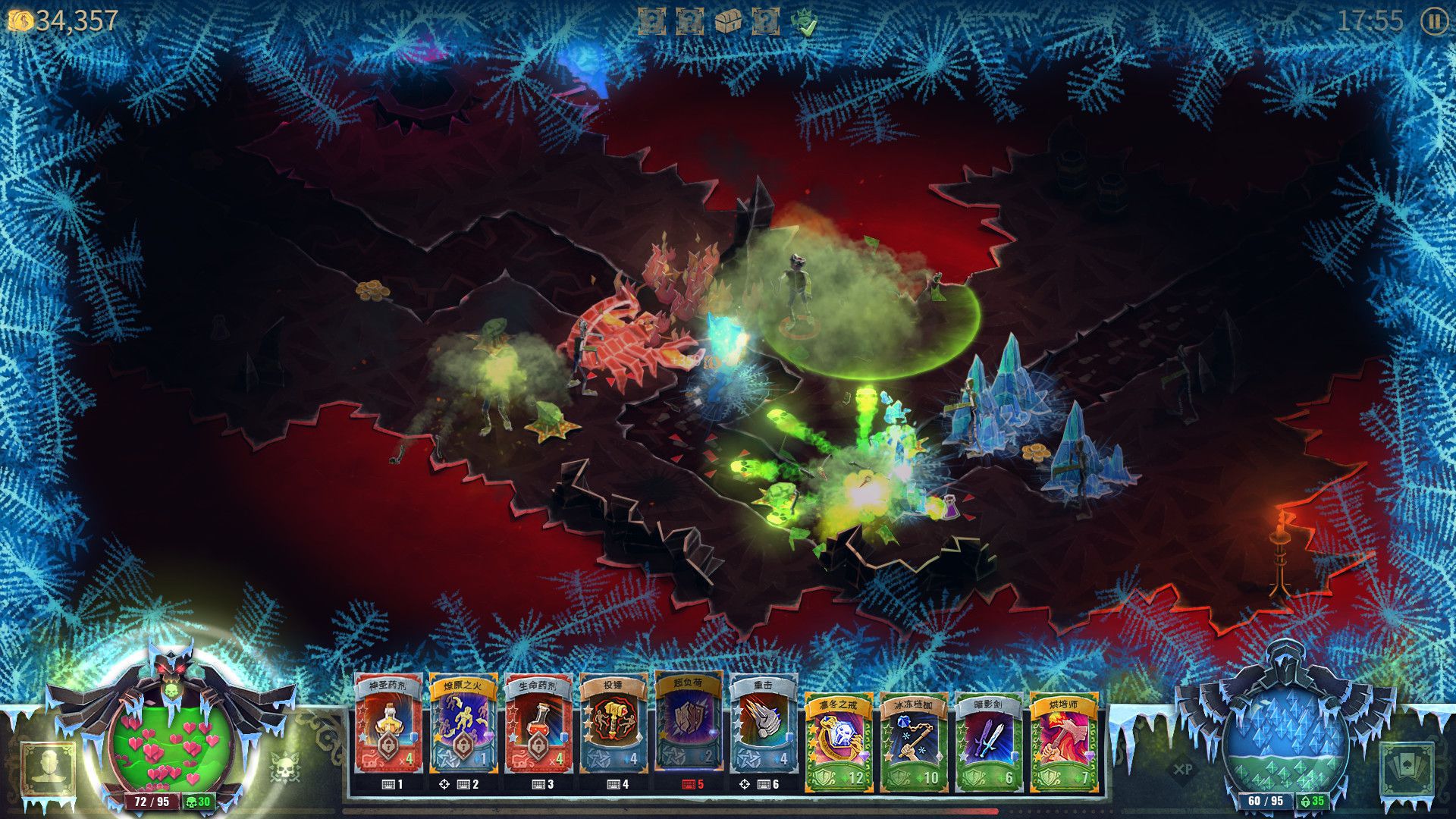
Task: Pause the game with the pause button
Action: click(1433, 21)
